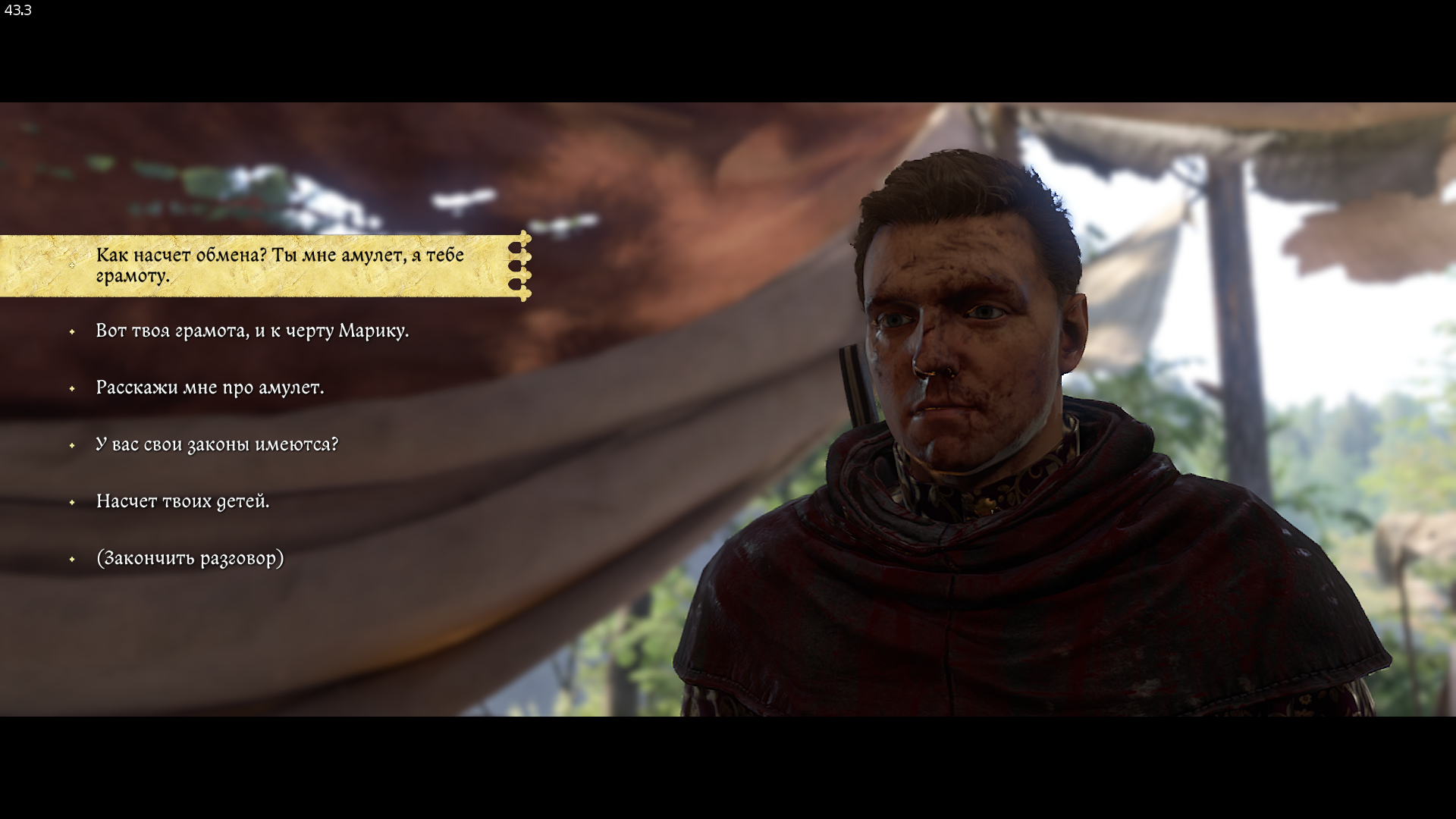The width and height of the screenshot is (1456, 819).
Task: Choose the amulet-for-charter exchange reply
Action: coord(279,265)
